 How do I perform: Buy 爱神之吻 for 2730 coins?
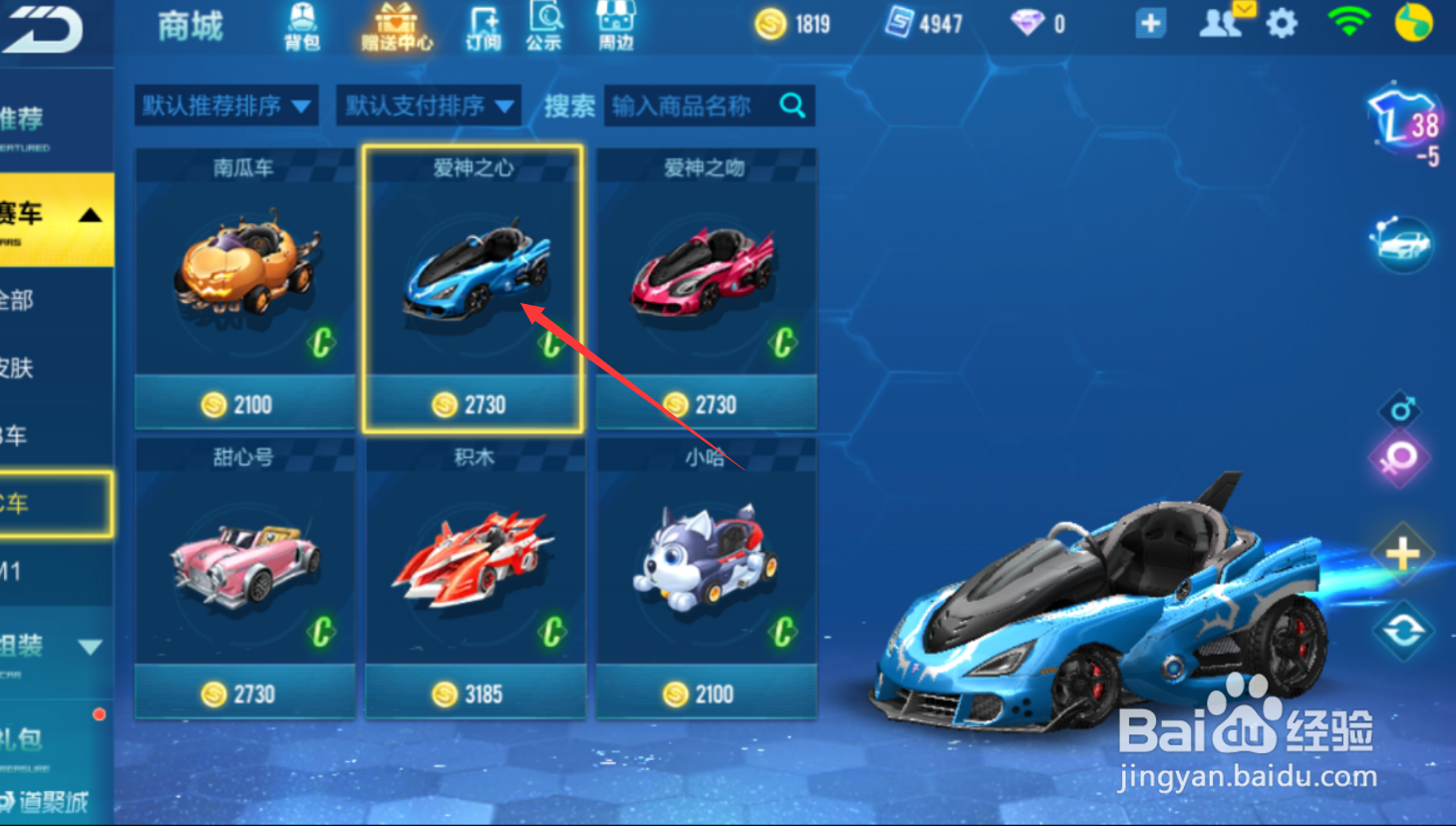tap(706, 404)
